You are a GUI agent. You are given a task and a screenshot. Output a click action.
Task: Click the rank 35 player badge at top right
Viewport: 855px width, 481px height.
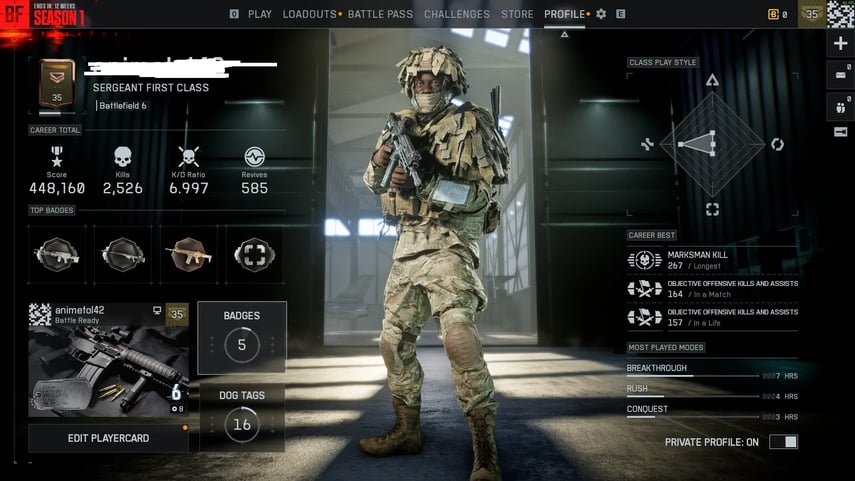tap(811, 14)
